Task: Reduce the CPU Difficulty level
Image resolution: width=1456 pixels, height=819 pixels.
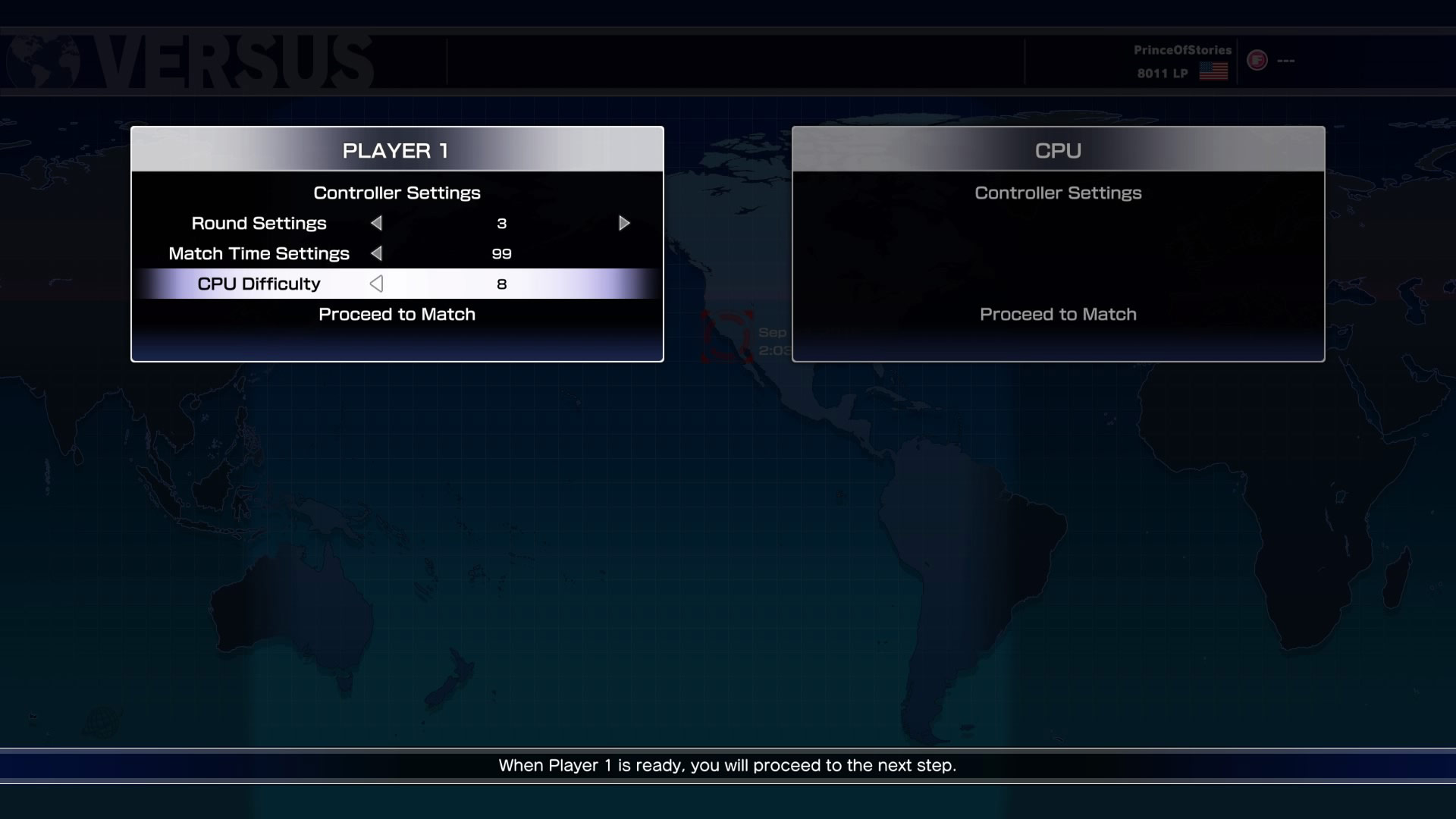Action: click(x=376, y=284)
